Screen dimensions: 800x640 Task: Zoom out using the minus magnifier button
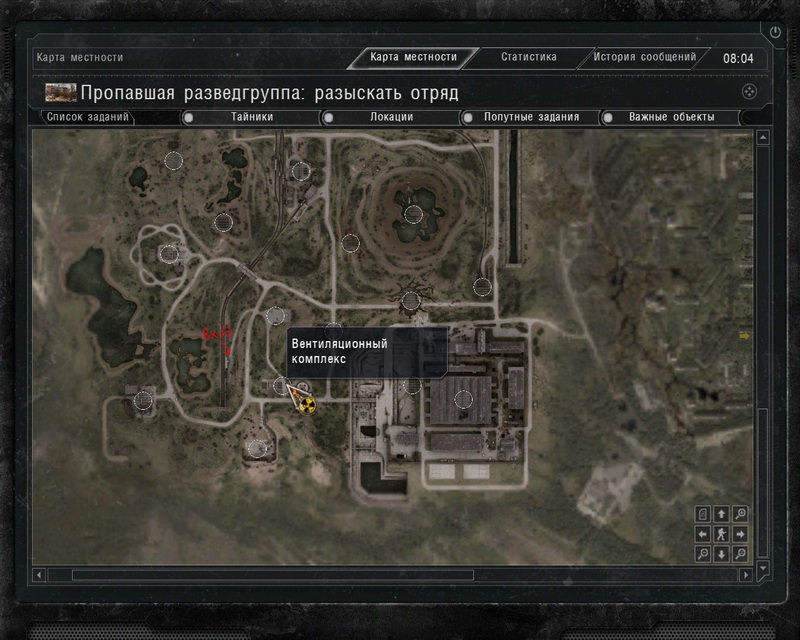click(x=702, y=553)
